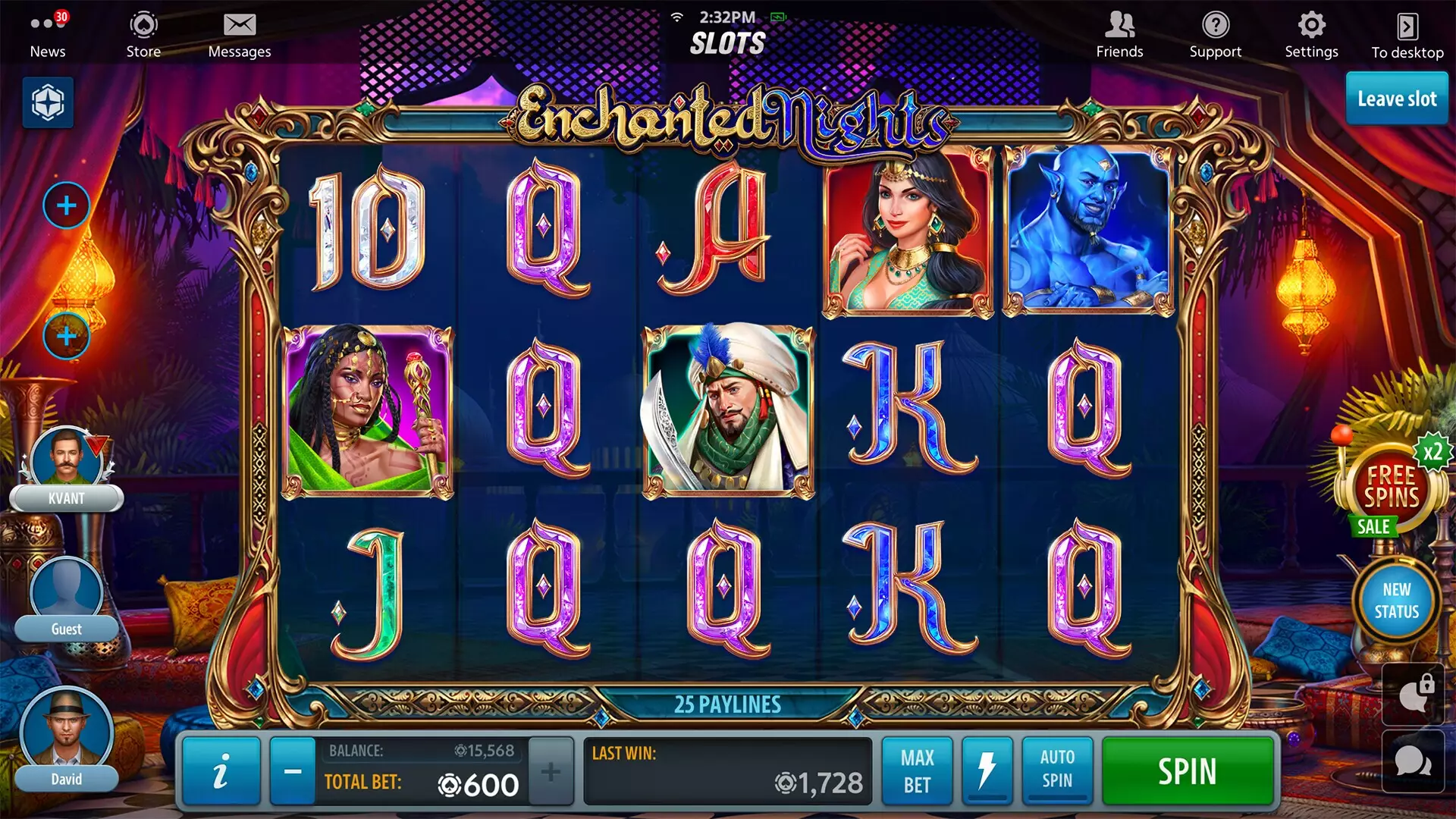The width and height of the screenshot is (1456, 819).
Task: Activate Max Bet mode
Action: coord(917,771)
